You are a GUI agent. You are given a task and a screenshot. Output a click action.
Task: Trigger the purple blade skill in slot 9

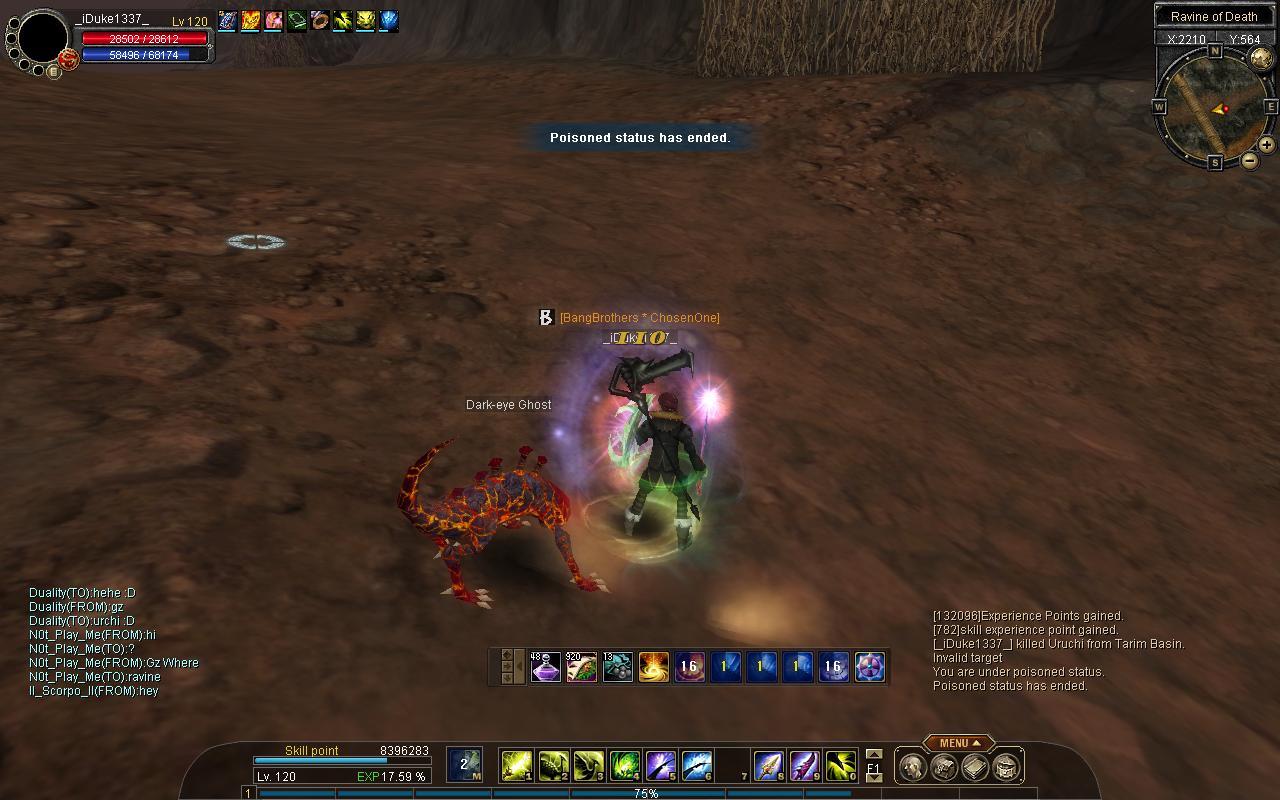tap(804, 766)
